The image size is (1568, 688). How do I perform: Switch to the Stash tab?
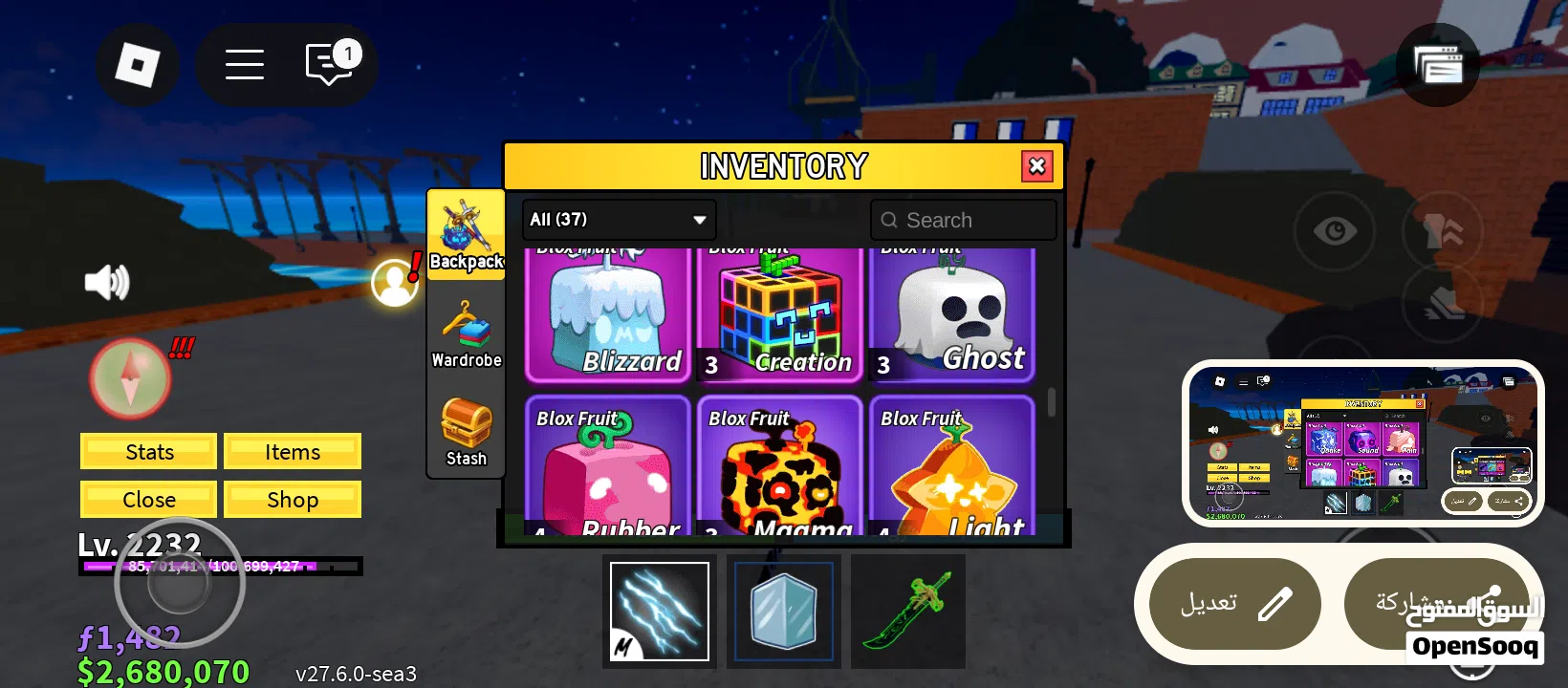click(x=466, y=432)
